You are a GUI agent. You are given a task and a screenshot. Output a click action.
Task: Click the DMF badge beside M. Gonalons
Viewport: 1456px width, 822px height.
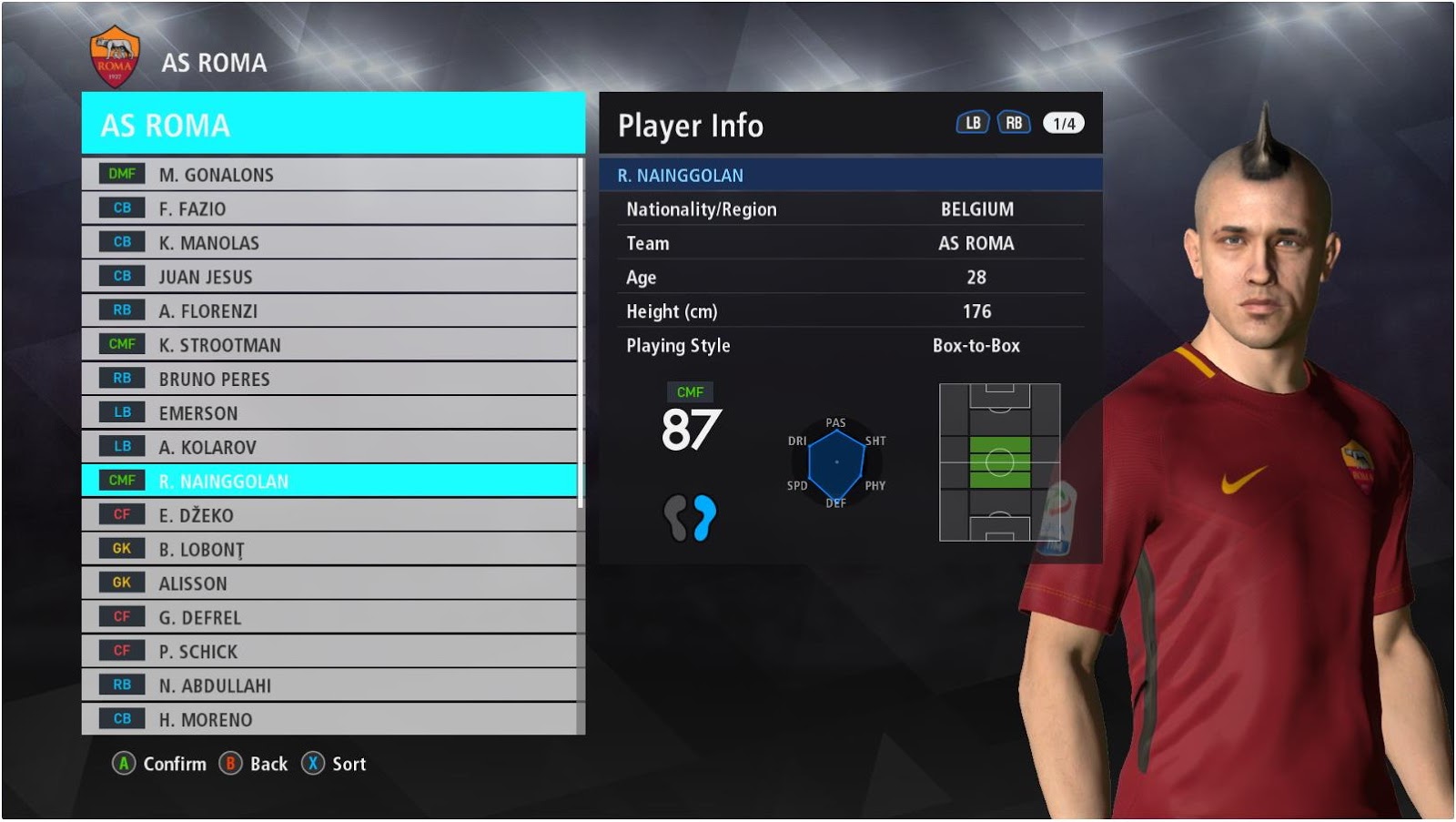tap(120, 174)
